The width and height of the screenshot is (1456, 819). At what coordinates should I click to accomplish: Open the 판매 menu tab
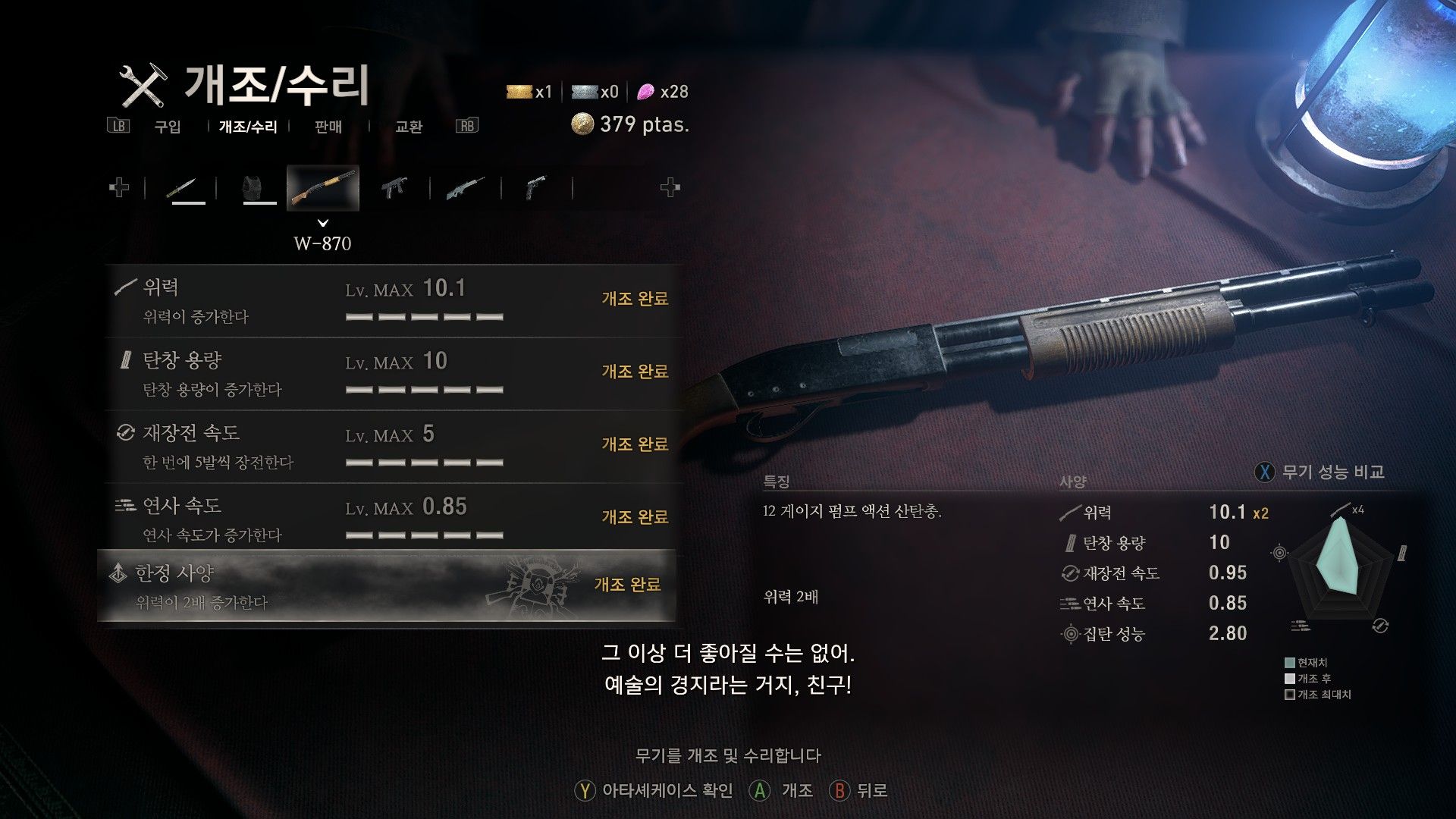tap(328, 127)
